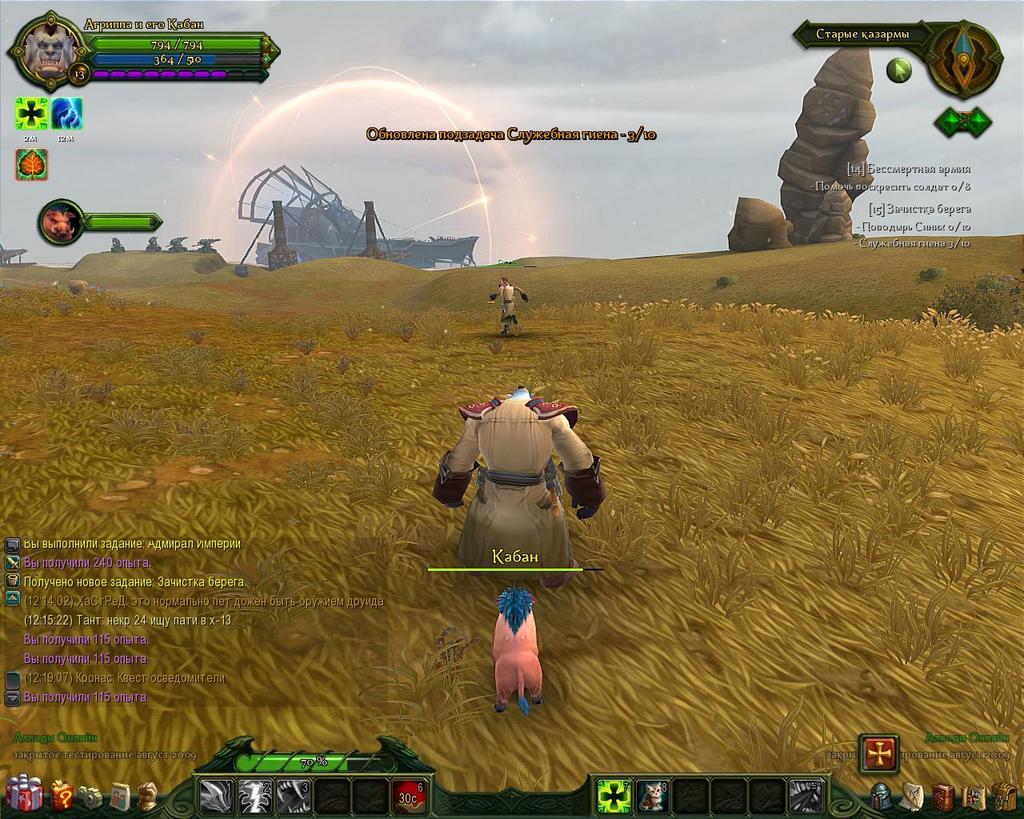This screenshot has height=819, width=1024.
Task: Click the blue swirl buff icon
Action: coord(67,113)
